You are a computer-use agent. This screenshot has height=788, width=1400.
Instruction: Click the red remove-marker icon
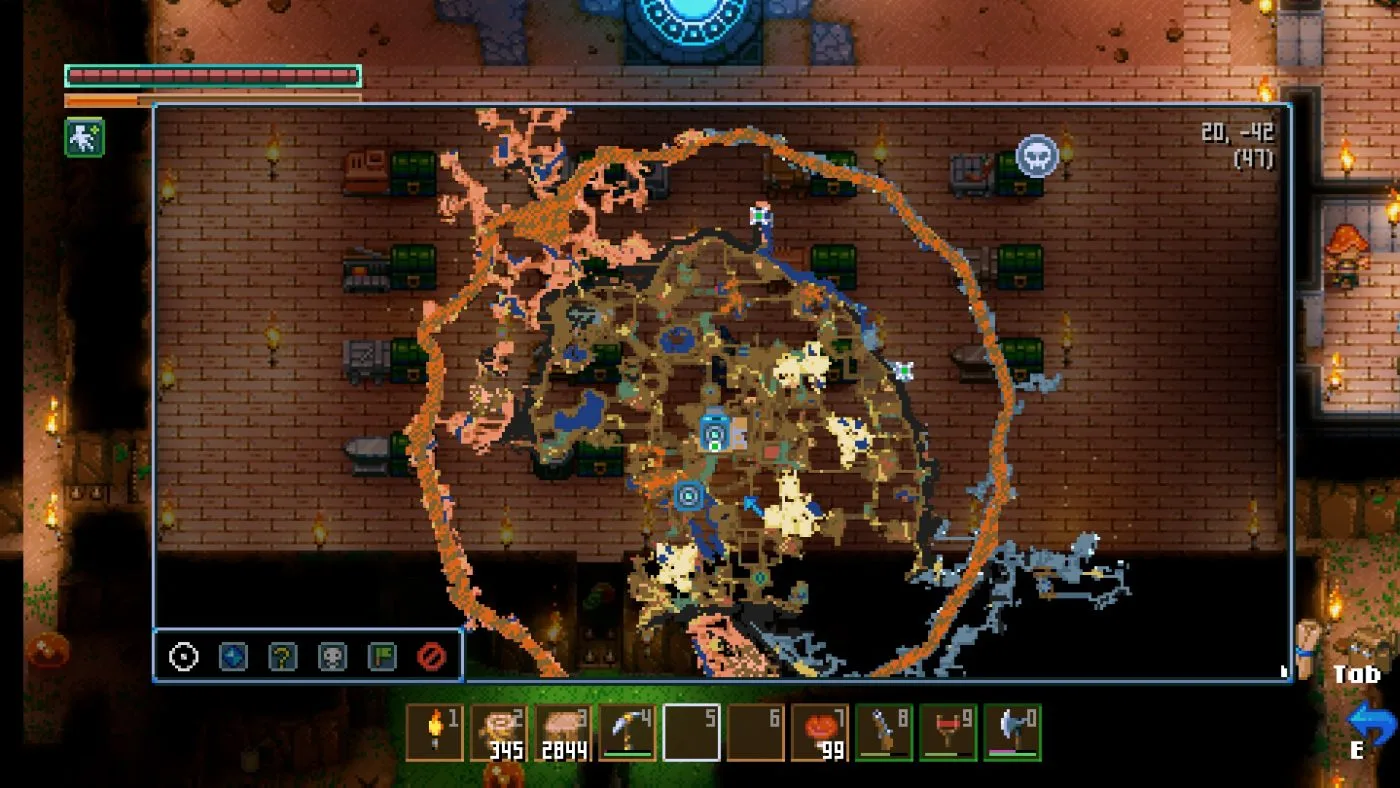pyautogui.click(x=431, y=657)
